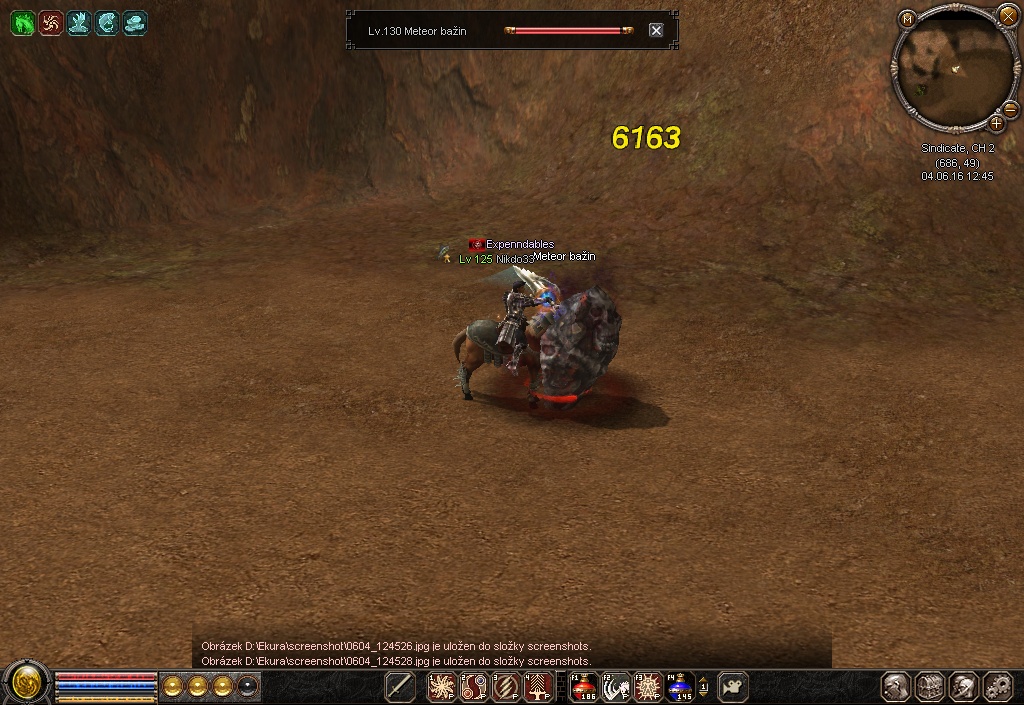Click the golden dragon emblem orb

point(24,684)
